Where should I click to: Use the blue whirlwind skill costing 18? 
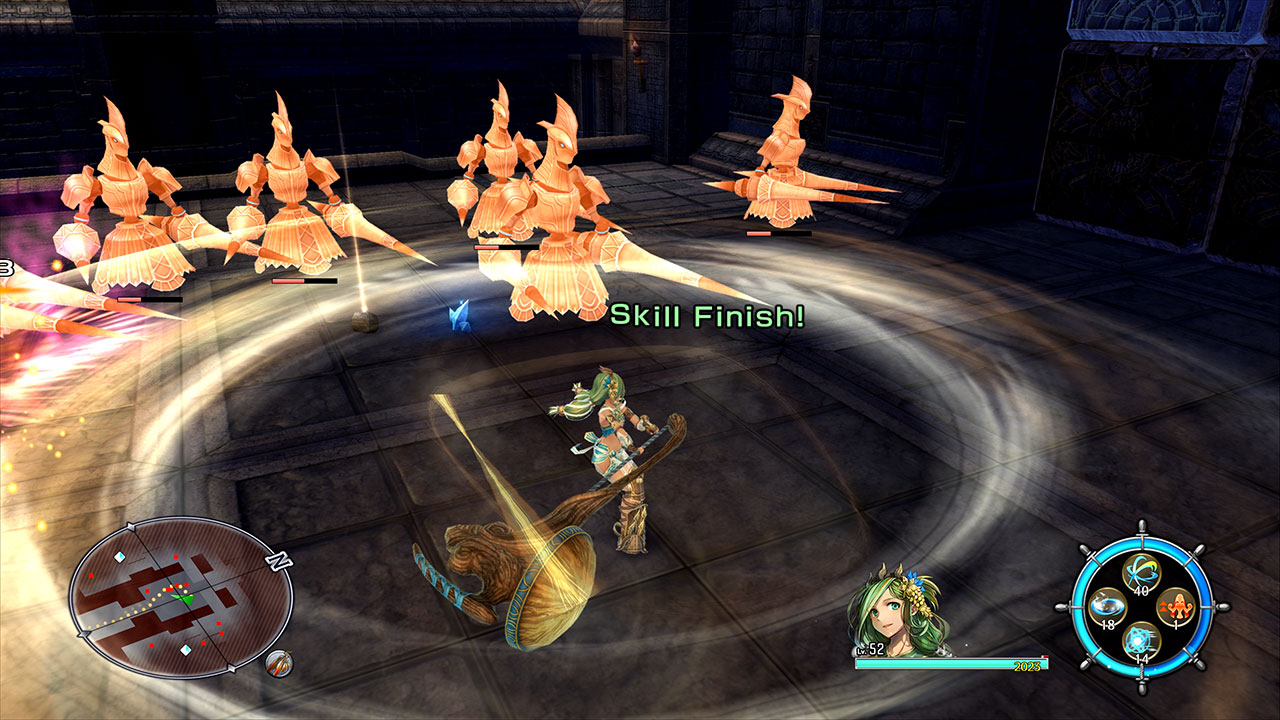[1105, 607]
